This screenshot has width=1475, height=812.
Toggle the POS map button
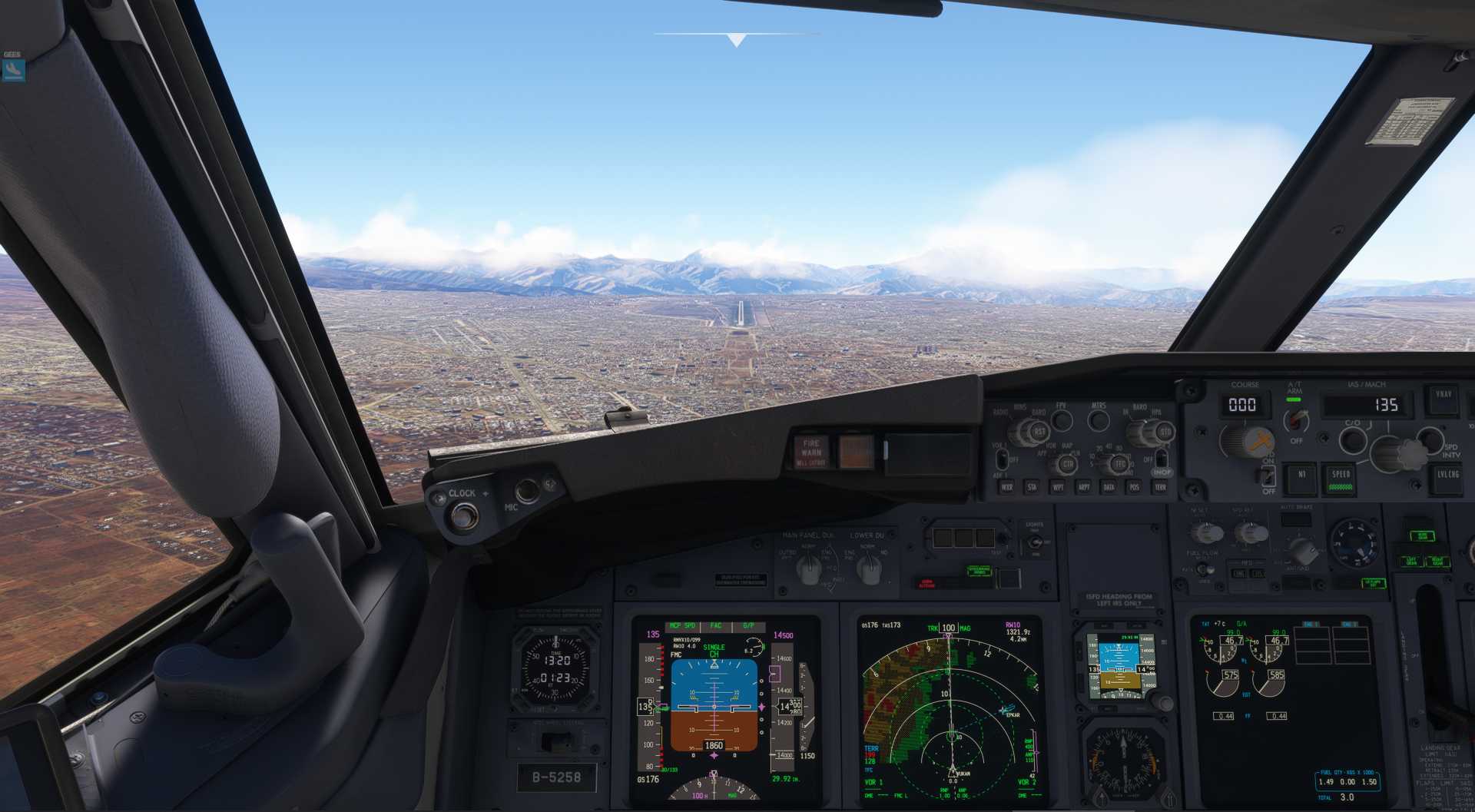coord(1134,487)
